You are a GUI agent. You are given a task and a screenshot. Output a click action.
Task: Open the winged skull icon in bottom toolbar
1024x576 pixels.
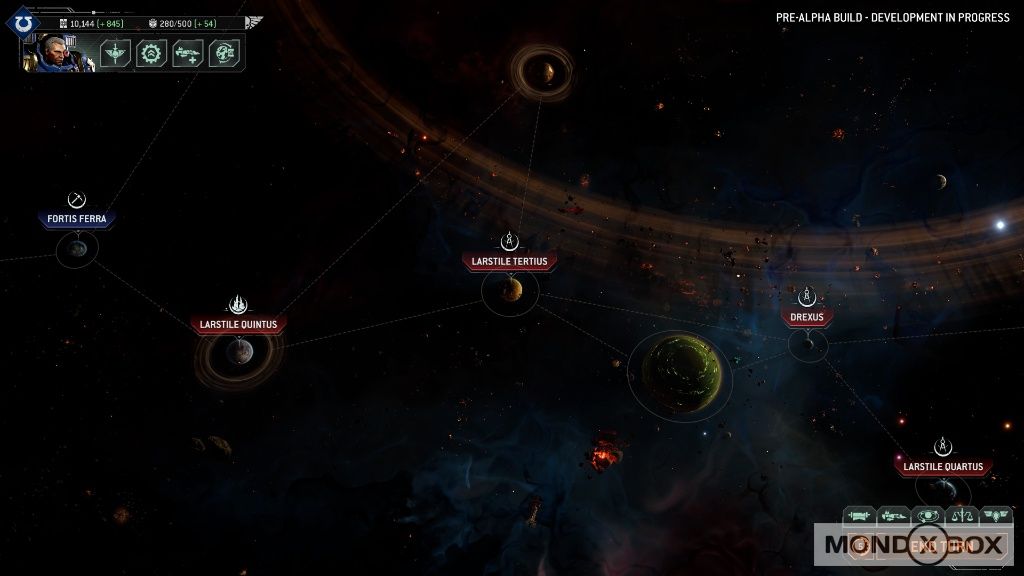pyautogui.click(x=996, y=516)
